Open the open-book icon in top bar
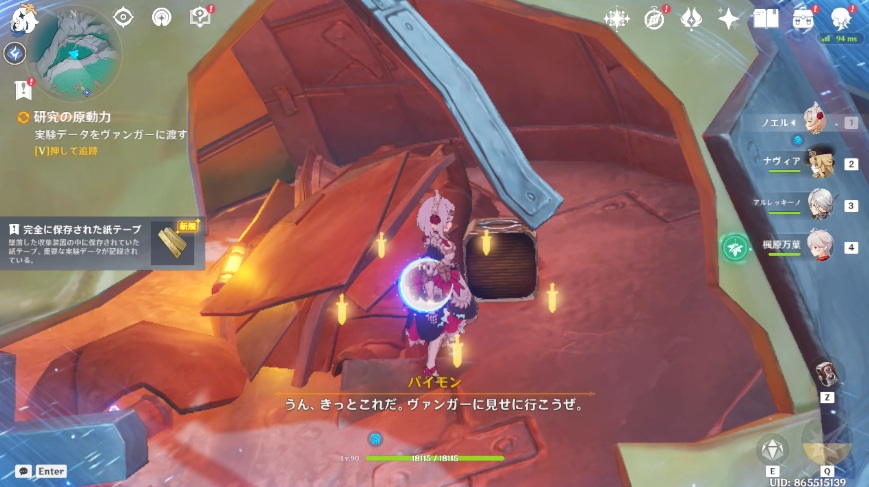 [766, 18]
